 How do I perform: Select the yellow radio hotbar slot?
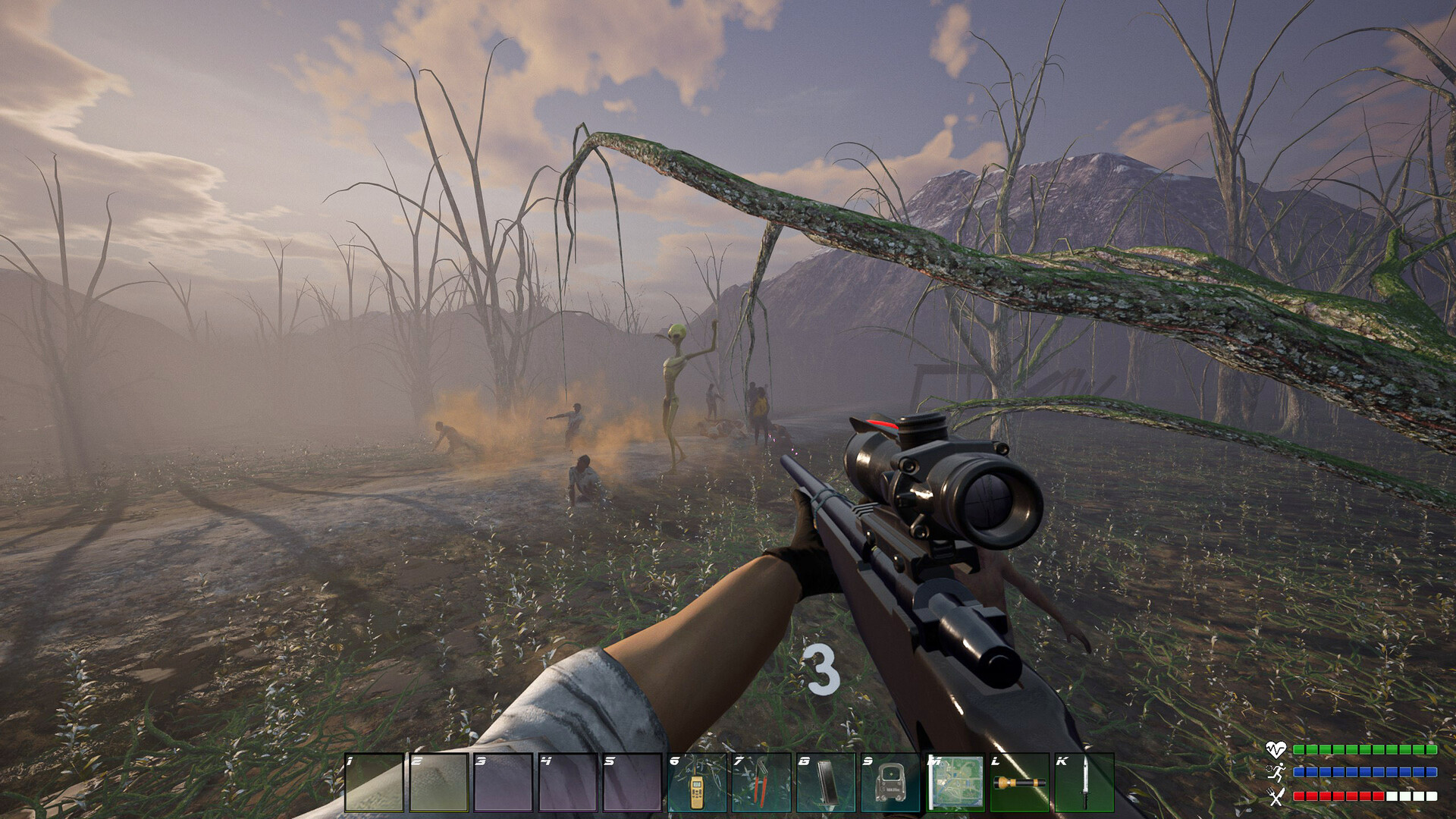(x=697, y=783)
